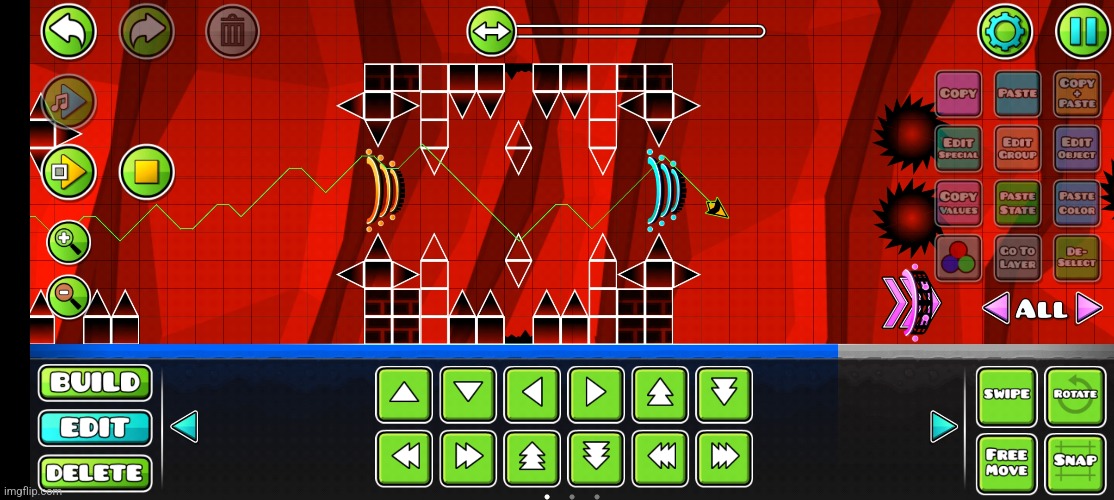Viewport: 1114px width, 500px height.
Task: Go to next editor layer arrow
Action: (x=1089, y=309)
